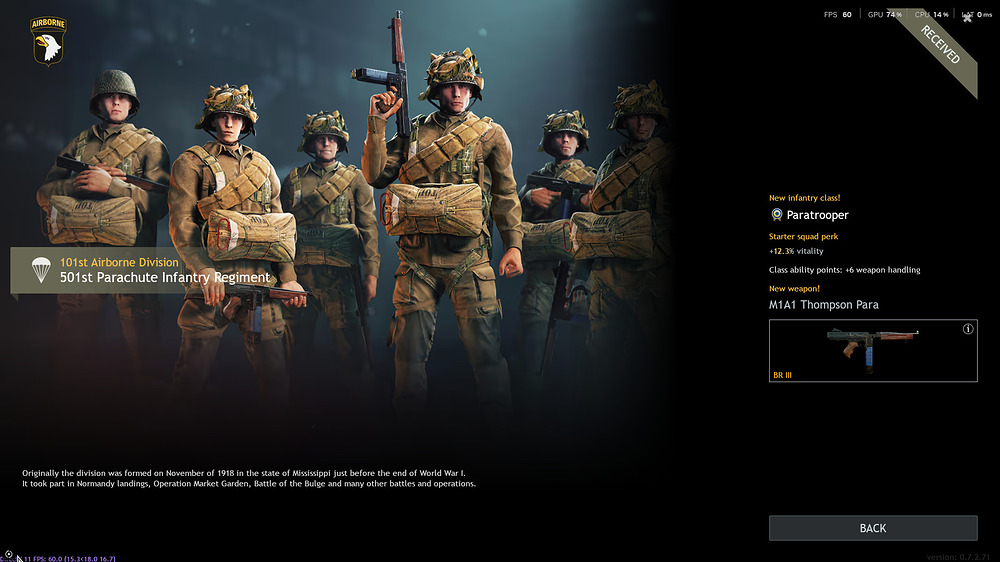
Task: Show weapon info via the circled i icon
Action: point(967,329)
